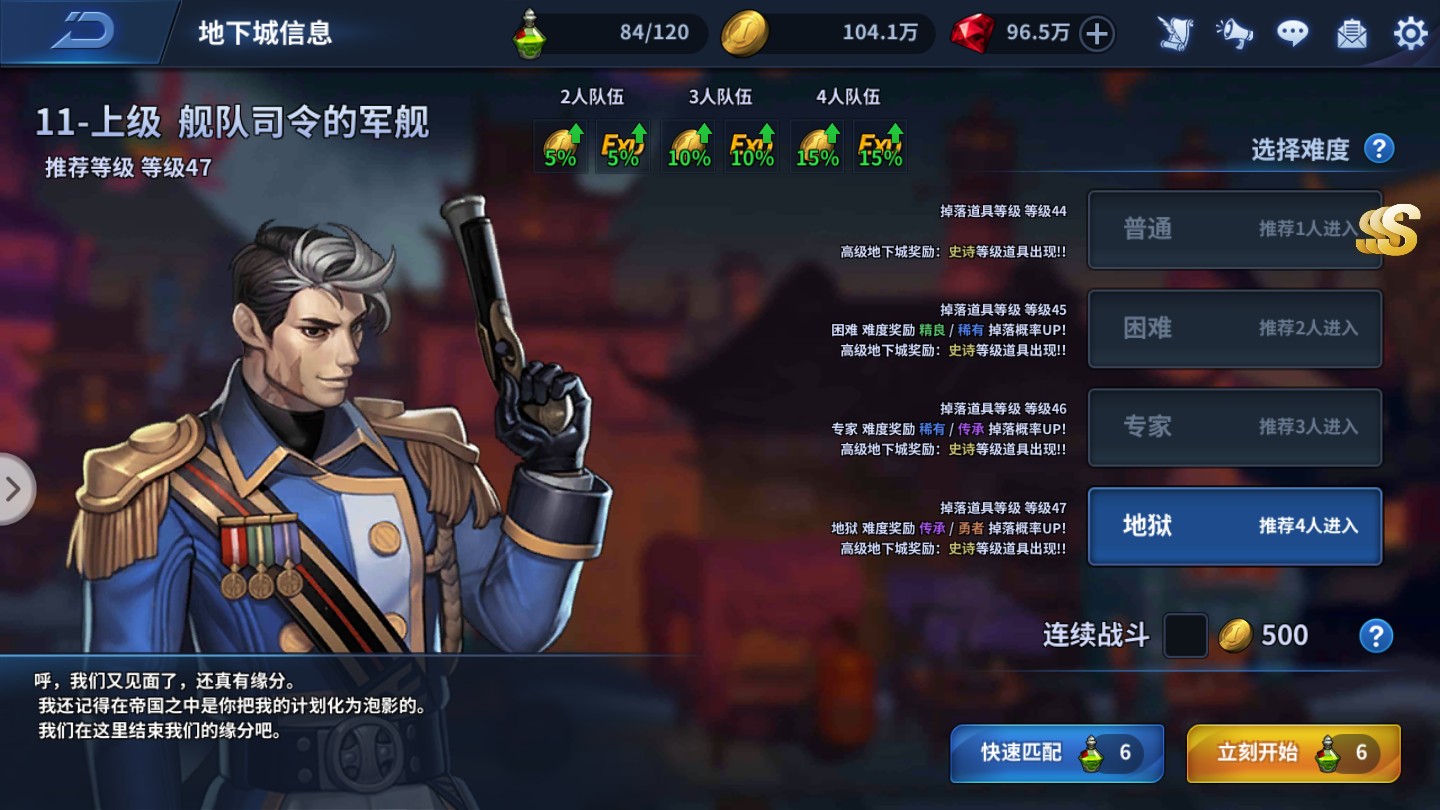This screenshot has width=1440, height=810.
Task: Open the settings gear icon
Action: point(1410,33)
